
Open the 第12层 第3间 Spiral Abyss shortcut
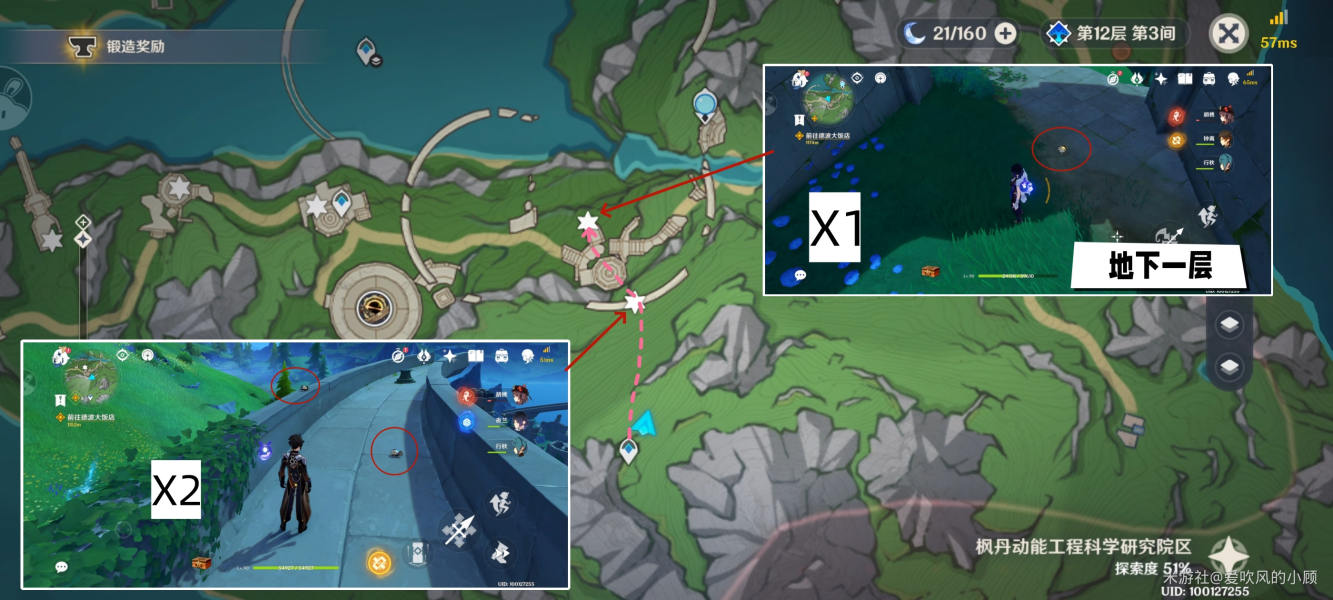point(1113,33)
